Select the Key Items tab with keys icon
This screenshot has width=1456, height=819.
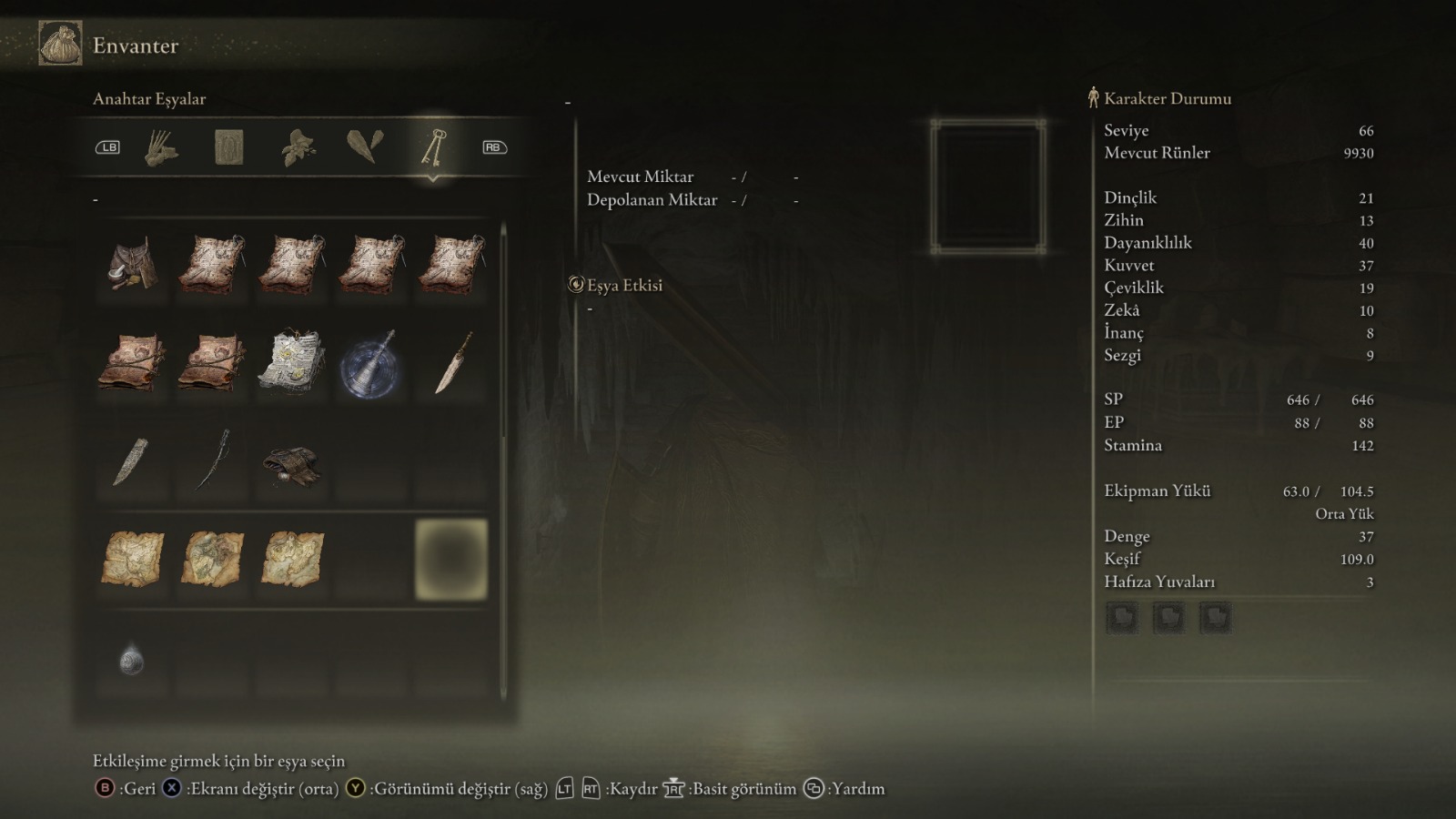pyautogui.click(x=433, y=147)
